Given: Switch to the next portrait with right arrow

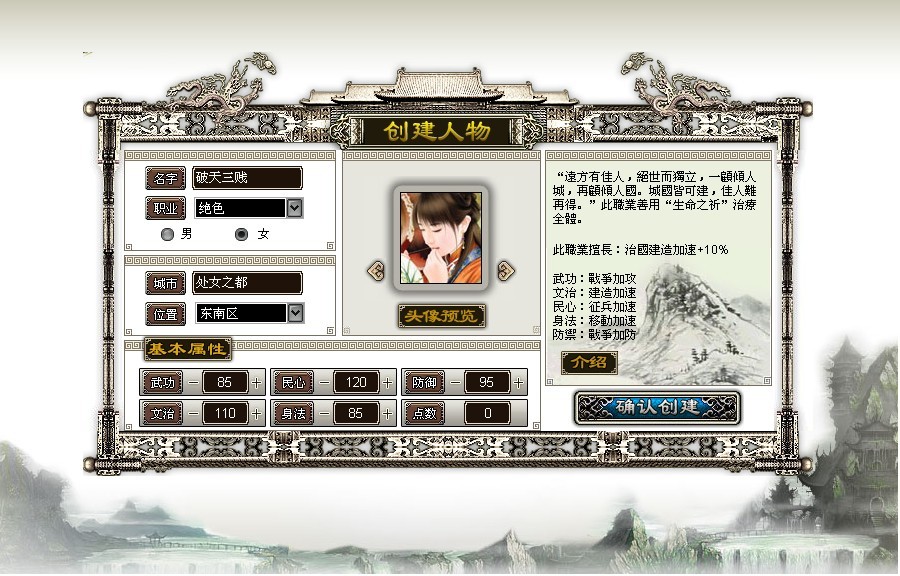Looking at the screenshot, I should coord(506,270).
